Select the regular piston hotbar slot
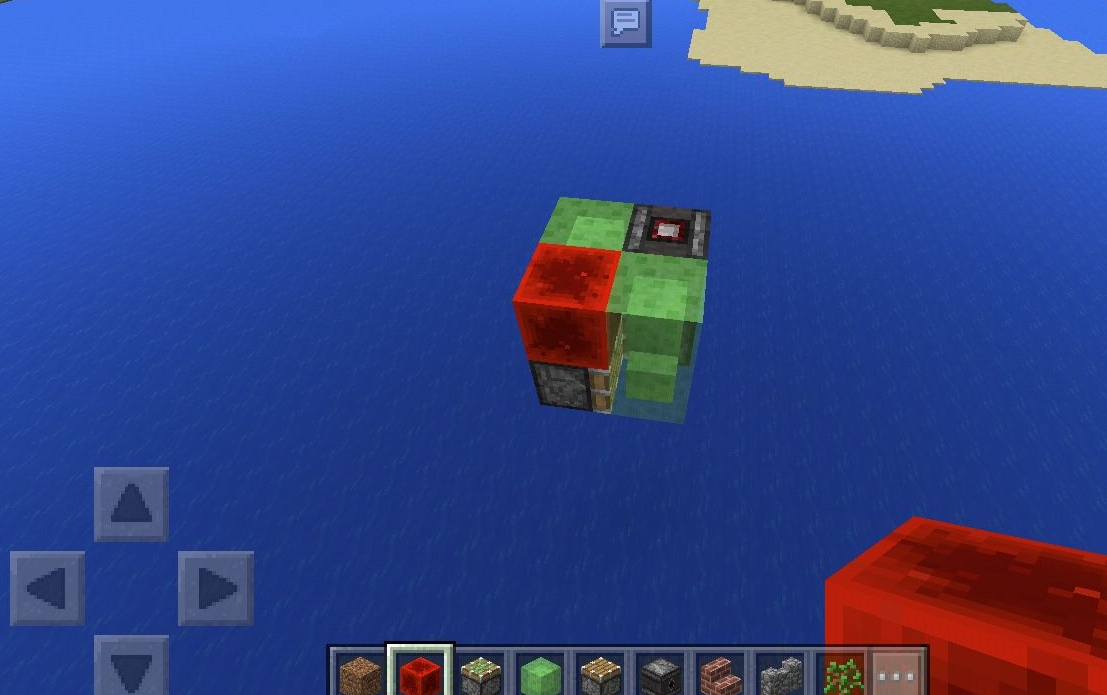The image size is (1107, 695). [600, 674]
